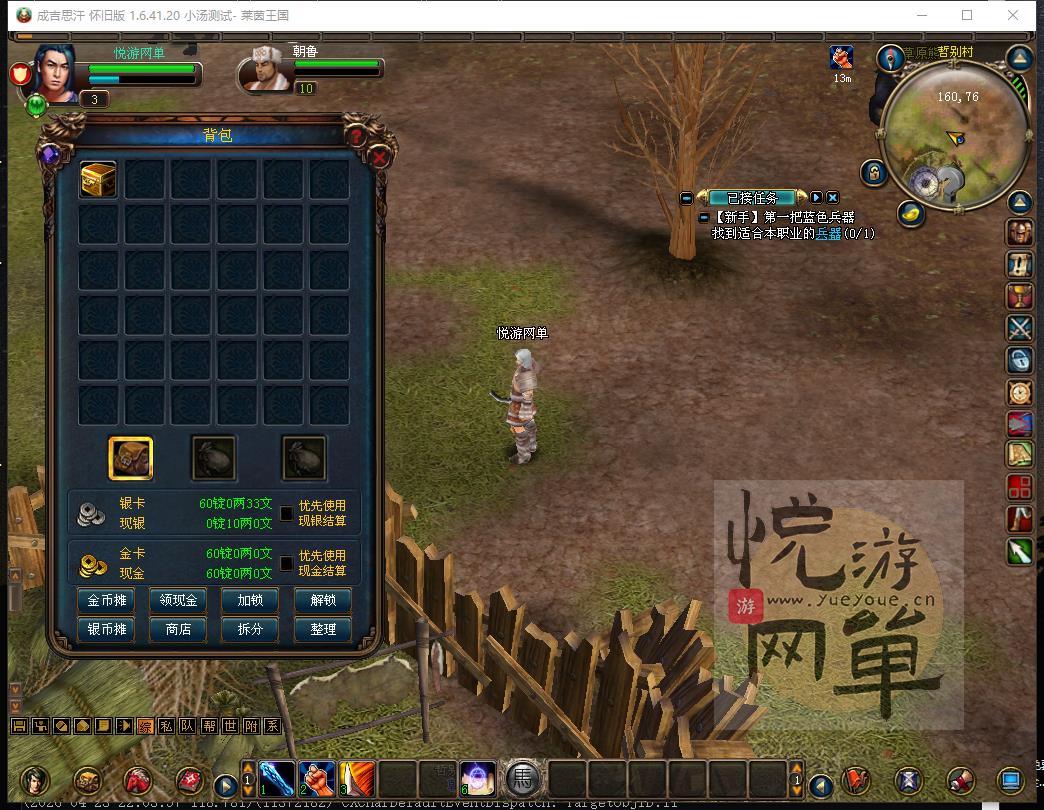The width and height of the screenshot is (1044, 810).
Task: Open the crossed swords icon on the side bar
Action: pyautogui.click(x=1019, y=327)
